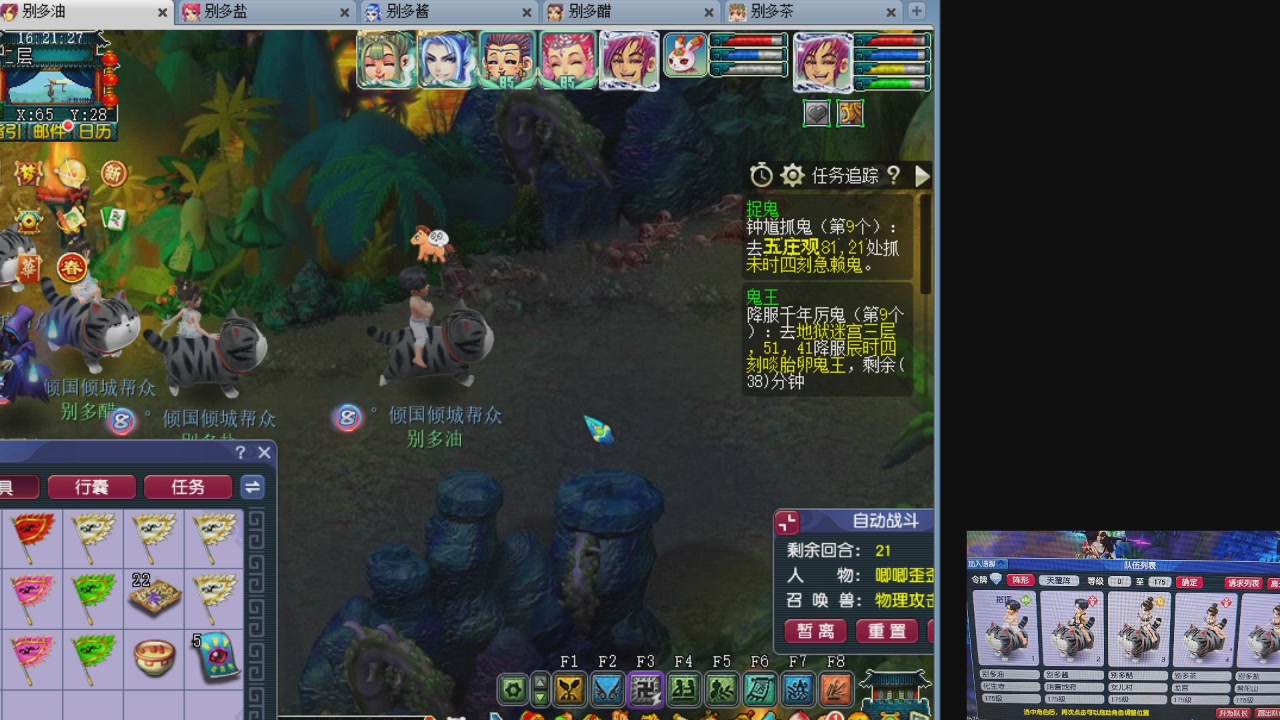Activate the F6 scroll skill icon
This screenshot has height=720, width=1280.
click(759, 688)
